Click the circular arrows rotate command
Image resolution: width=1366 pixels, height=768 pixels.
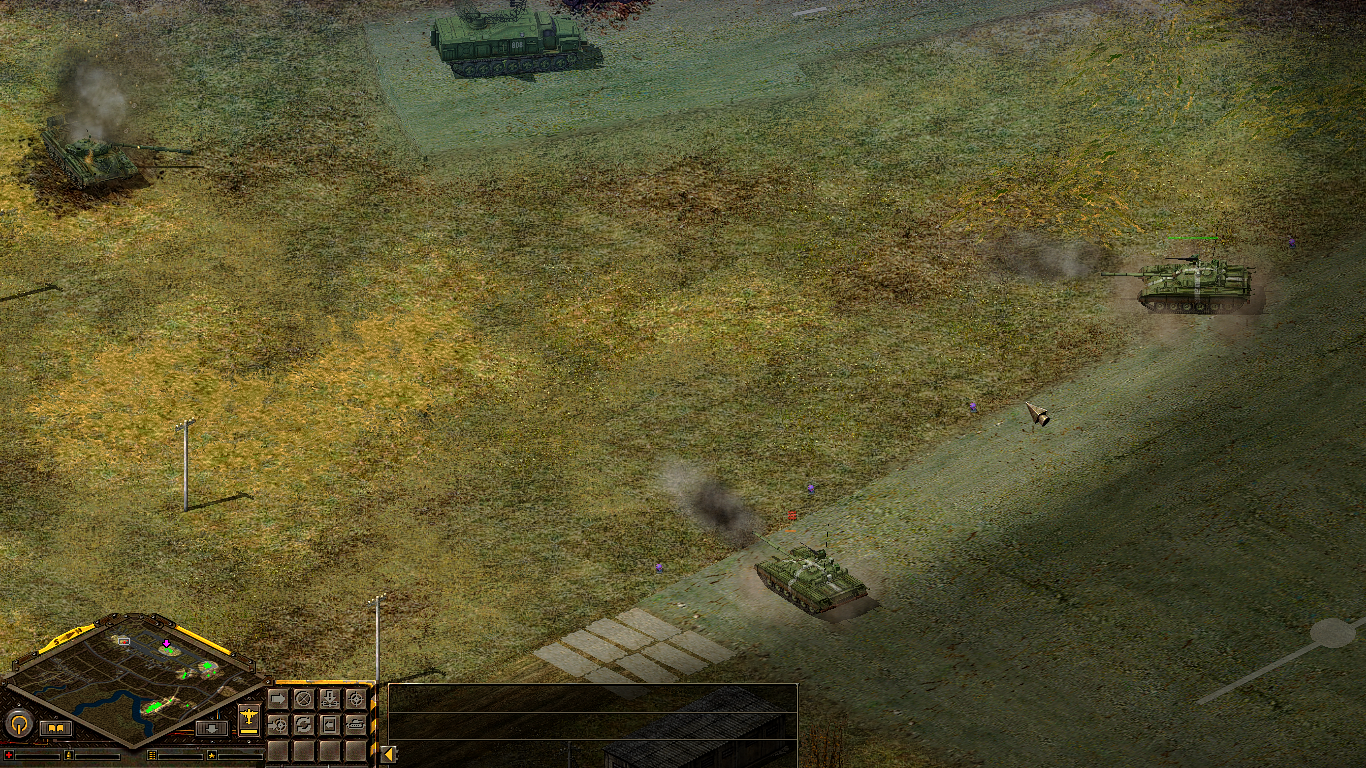pos(304,724)
